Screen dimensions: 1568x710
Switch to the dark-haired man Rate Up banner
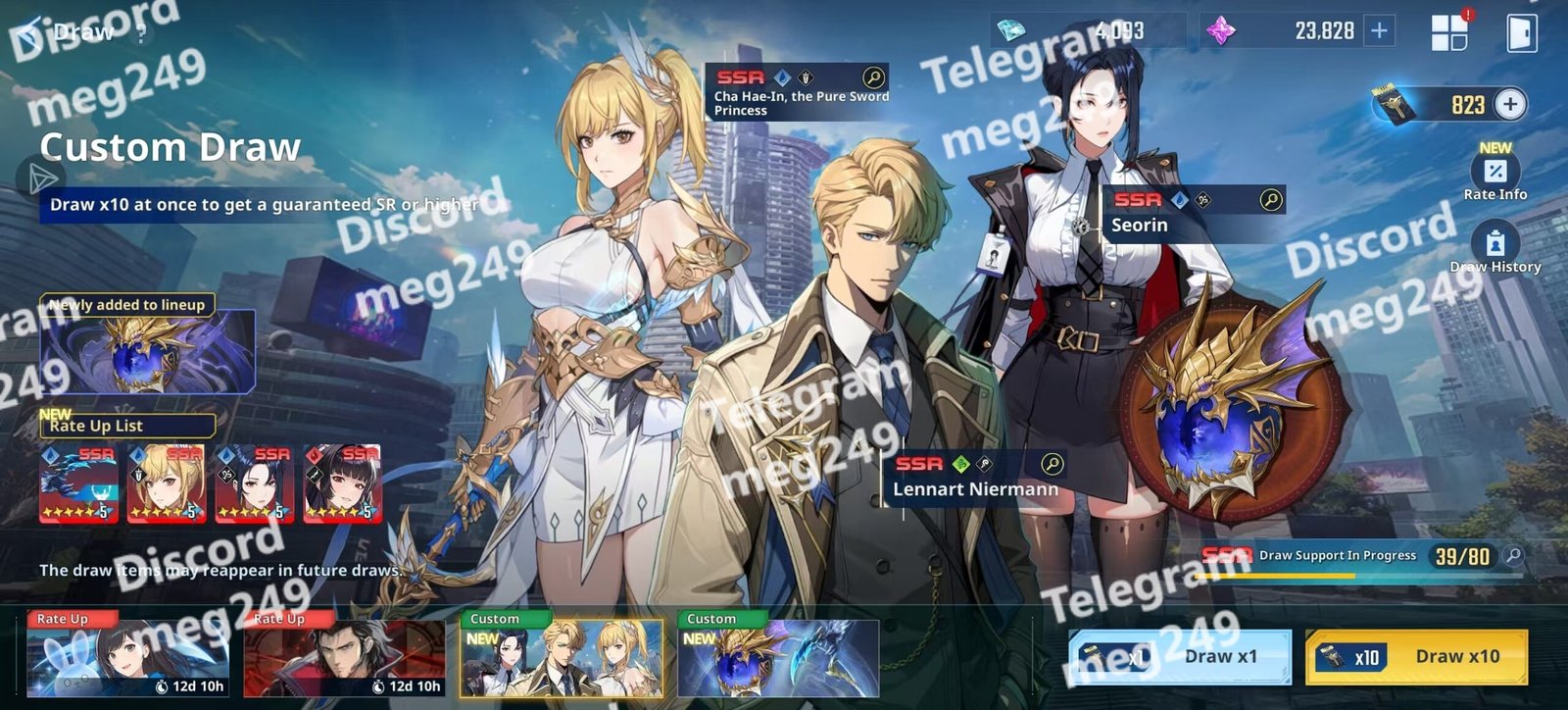click(344, 653)
